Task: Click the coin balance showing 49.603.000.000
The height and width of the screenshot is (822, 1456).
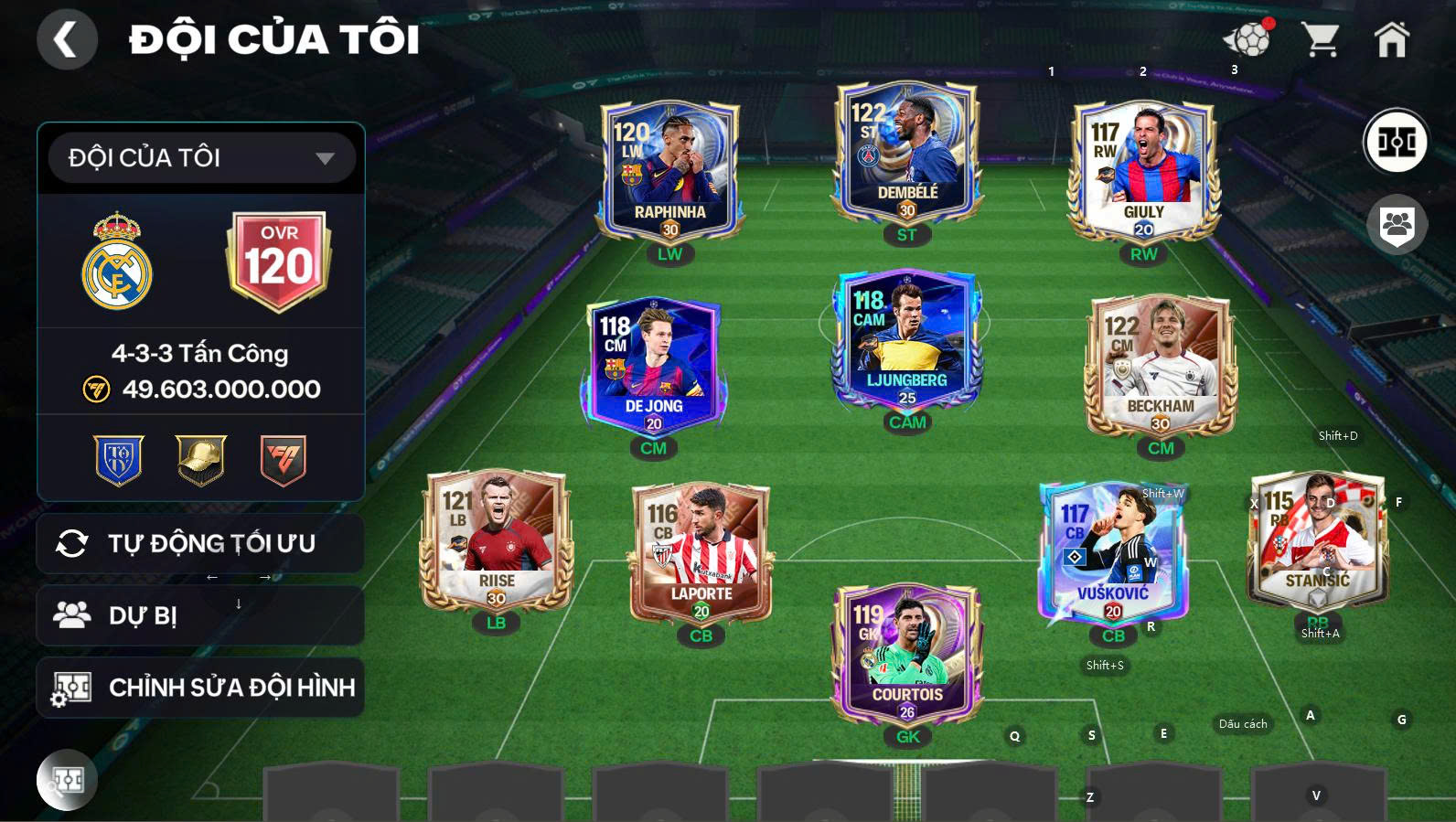Action: 219,388
